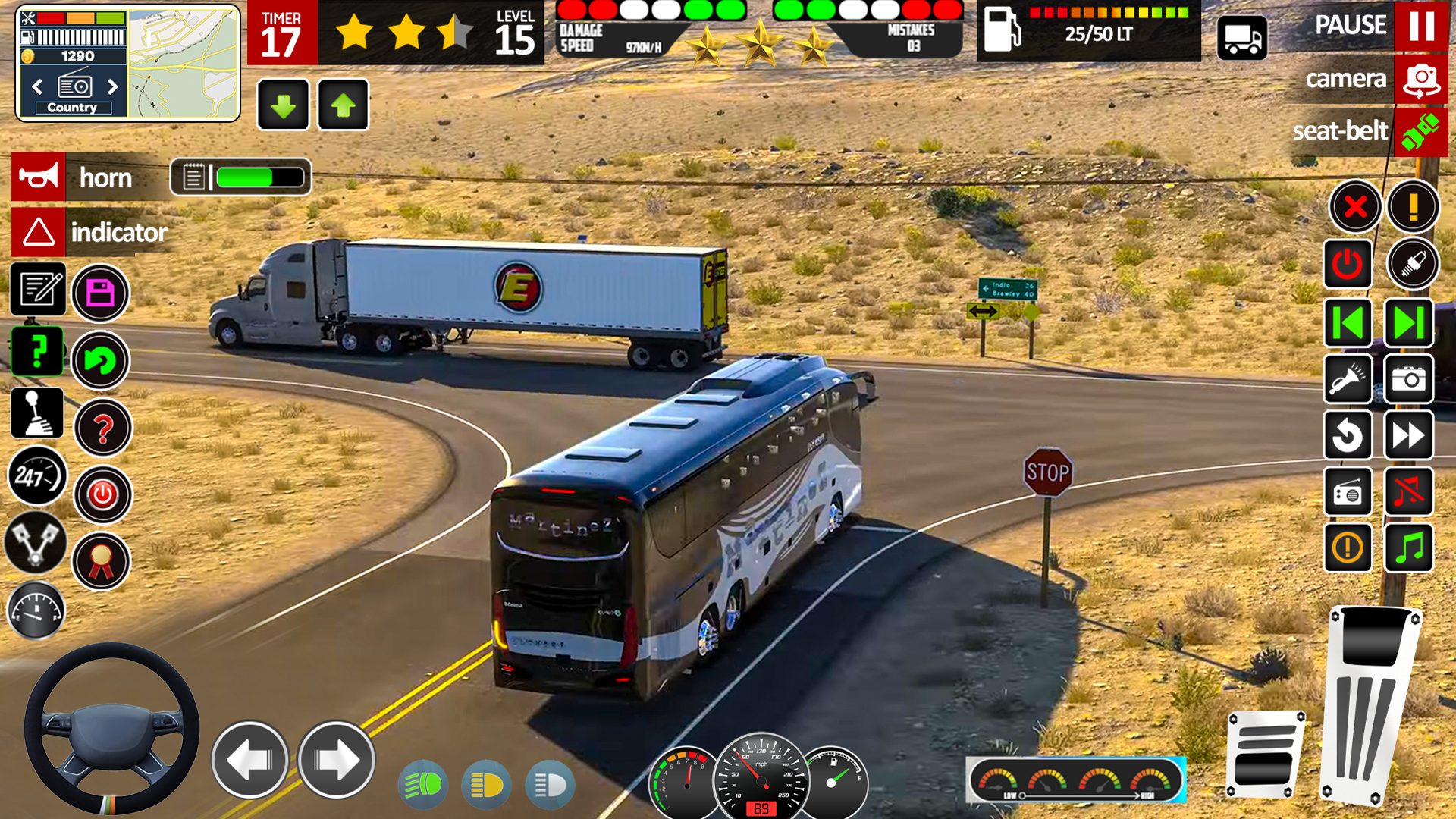Pause the game with the PAUSE button

[x=1420, y=26]
